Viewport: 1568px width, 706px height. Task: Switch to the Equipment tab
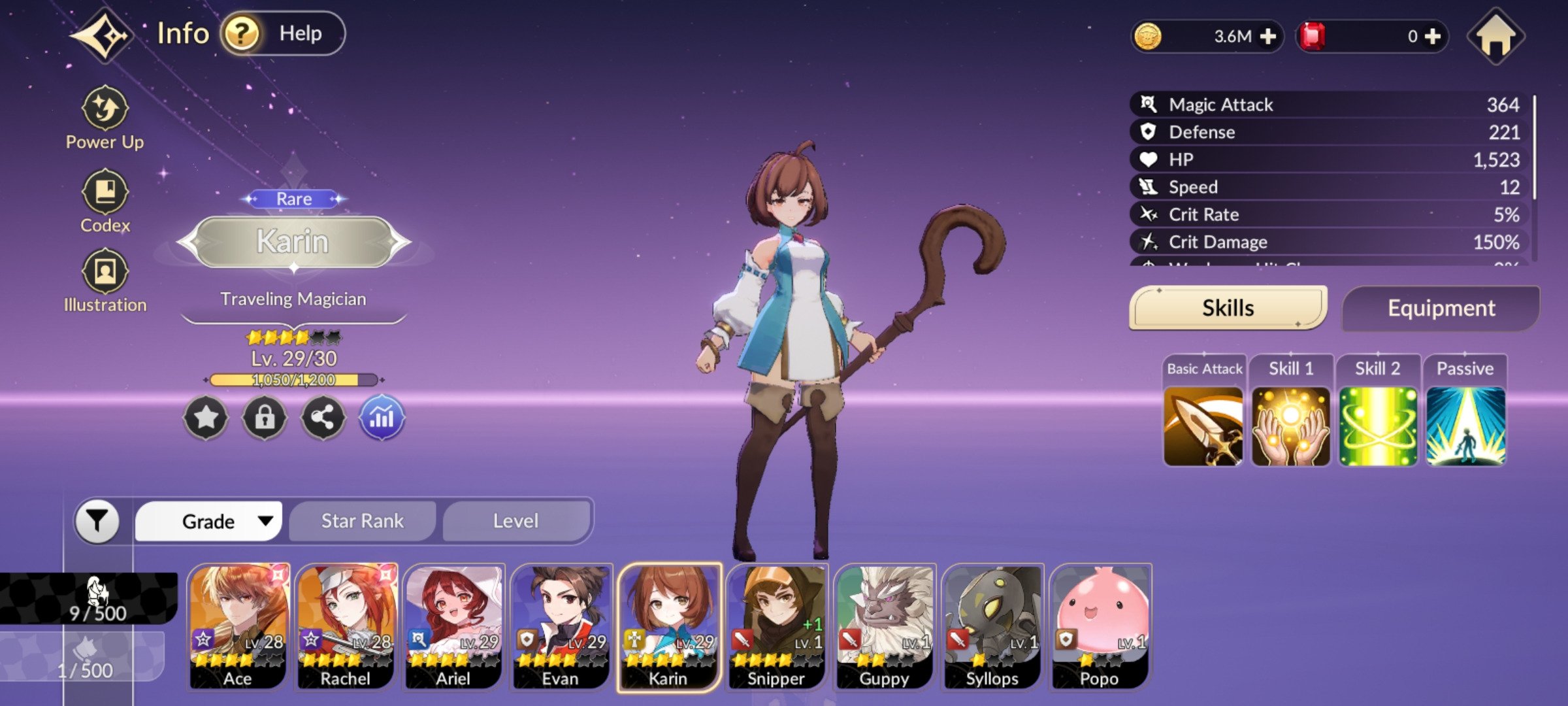1441,308
